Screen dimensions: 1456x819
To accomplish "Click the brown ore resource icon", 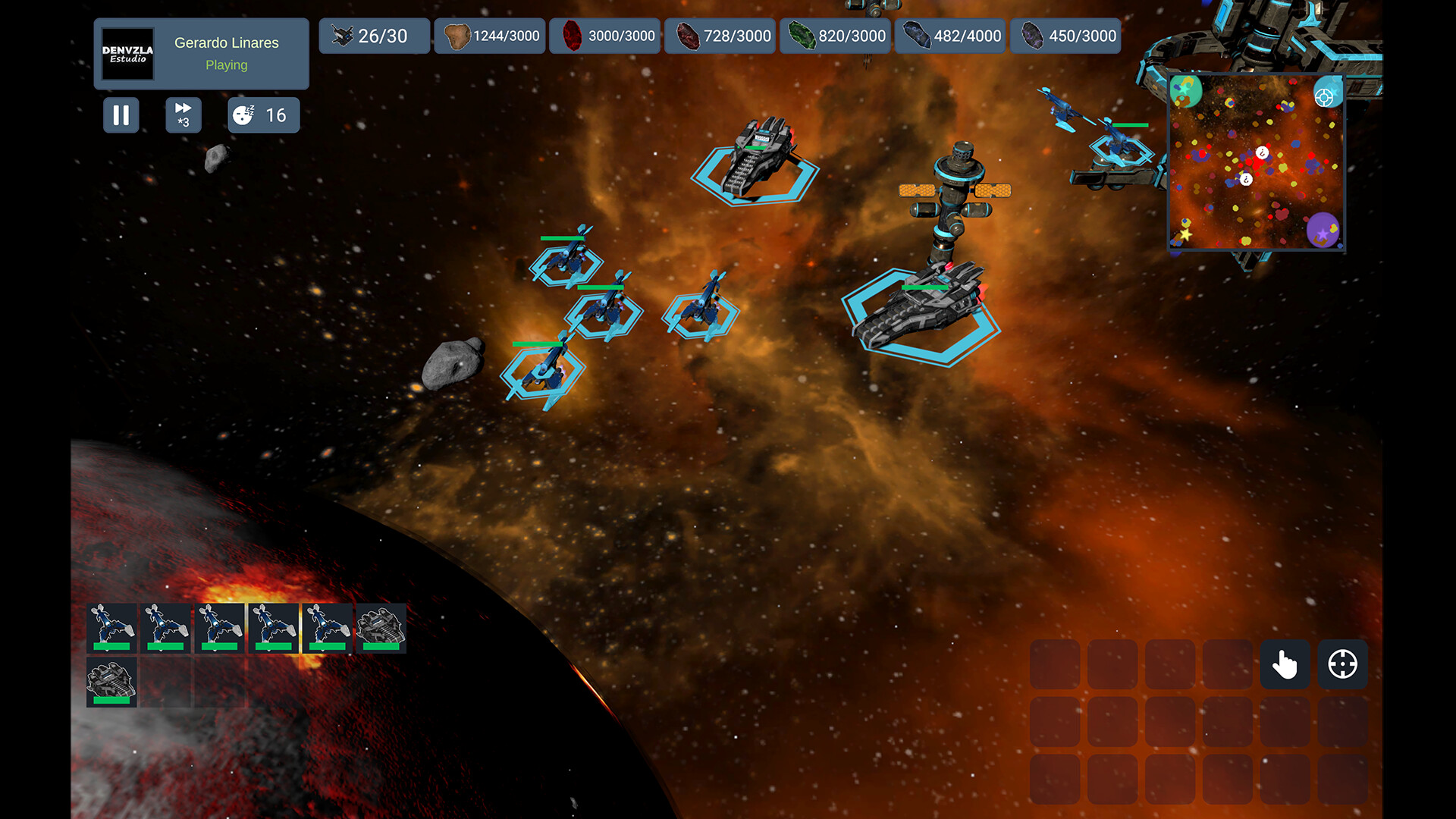I will pyautogui.click(x=457, y=35).
